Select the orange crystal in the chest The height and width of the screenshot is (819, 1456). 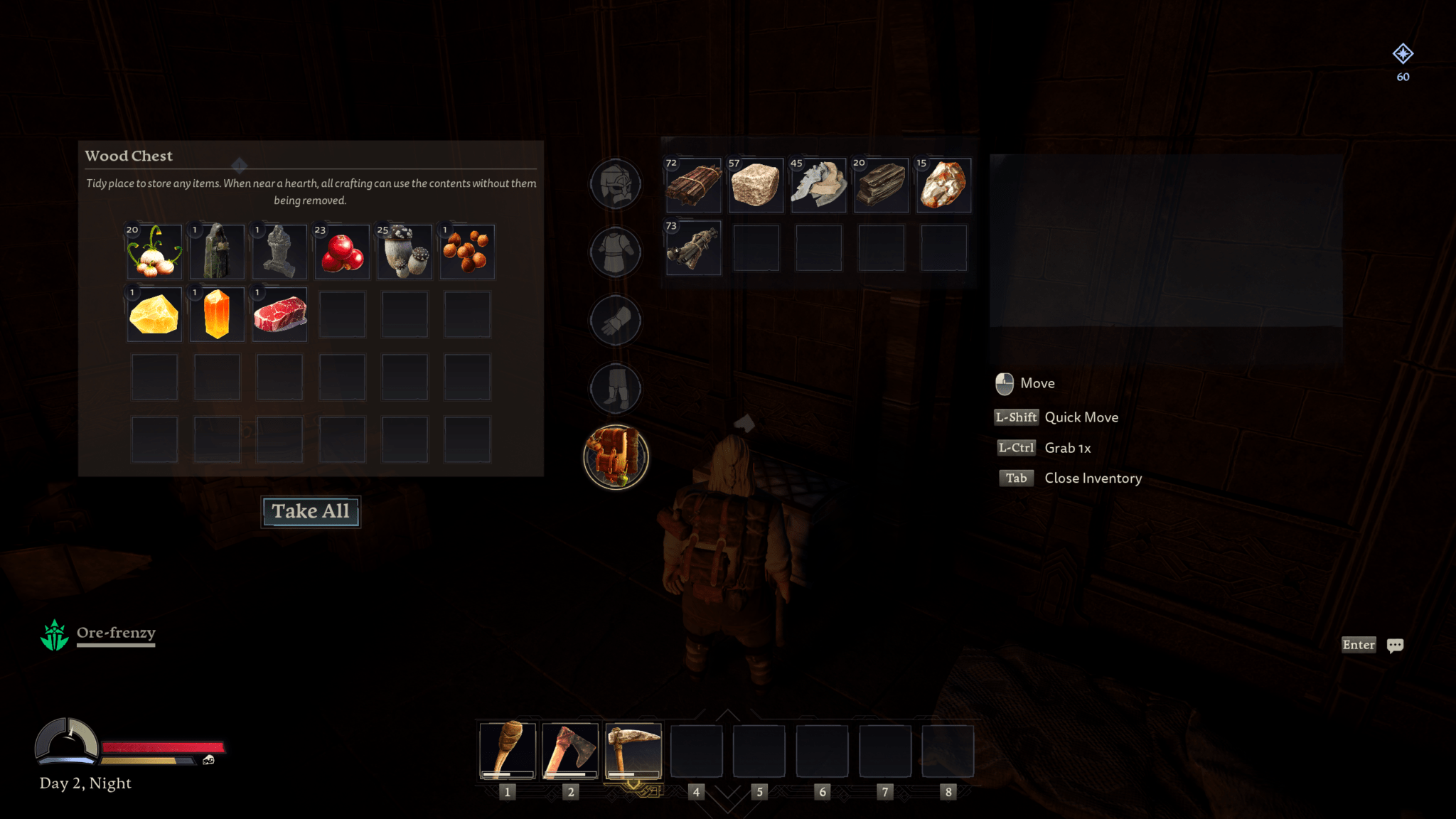point(217,315)
